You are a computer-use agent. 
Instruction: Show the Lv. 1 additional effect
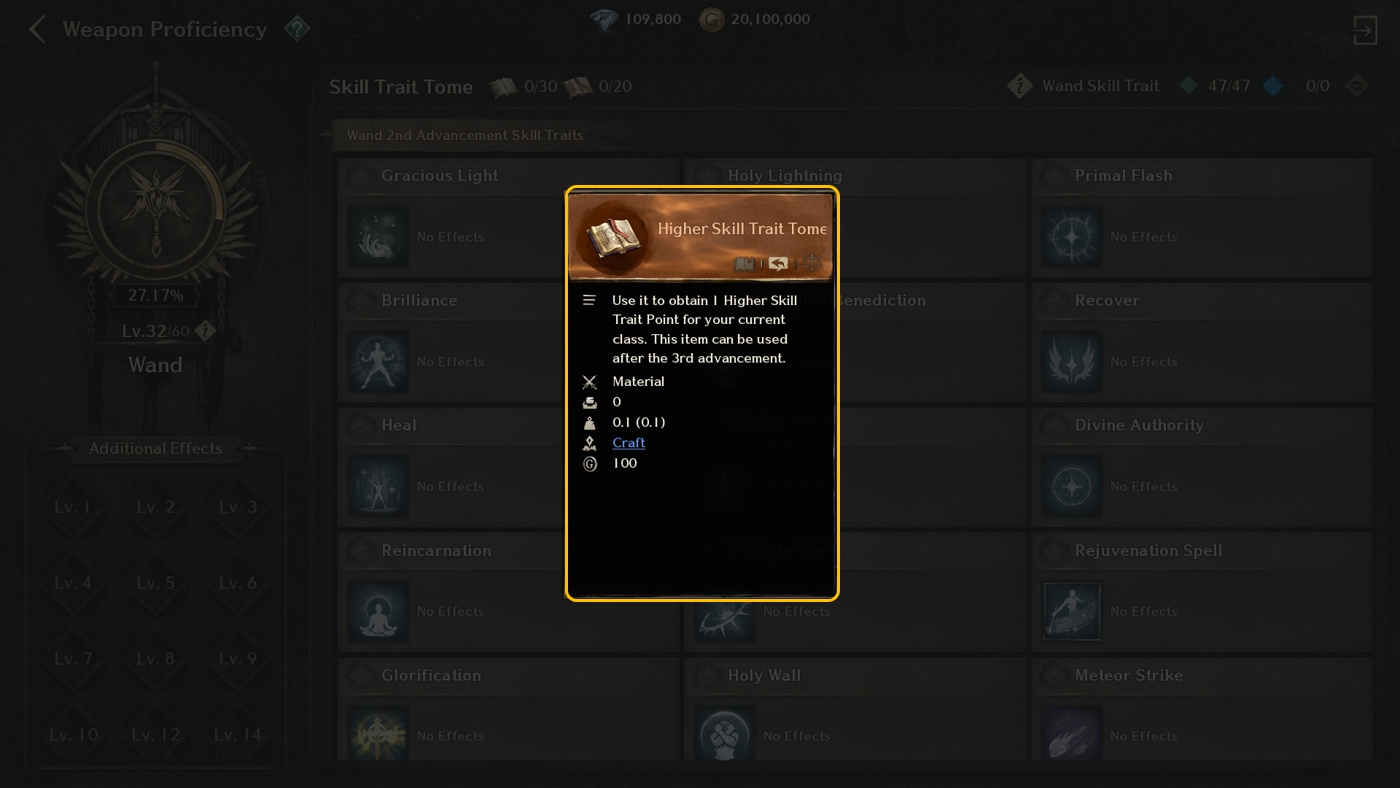coord(72,507)
